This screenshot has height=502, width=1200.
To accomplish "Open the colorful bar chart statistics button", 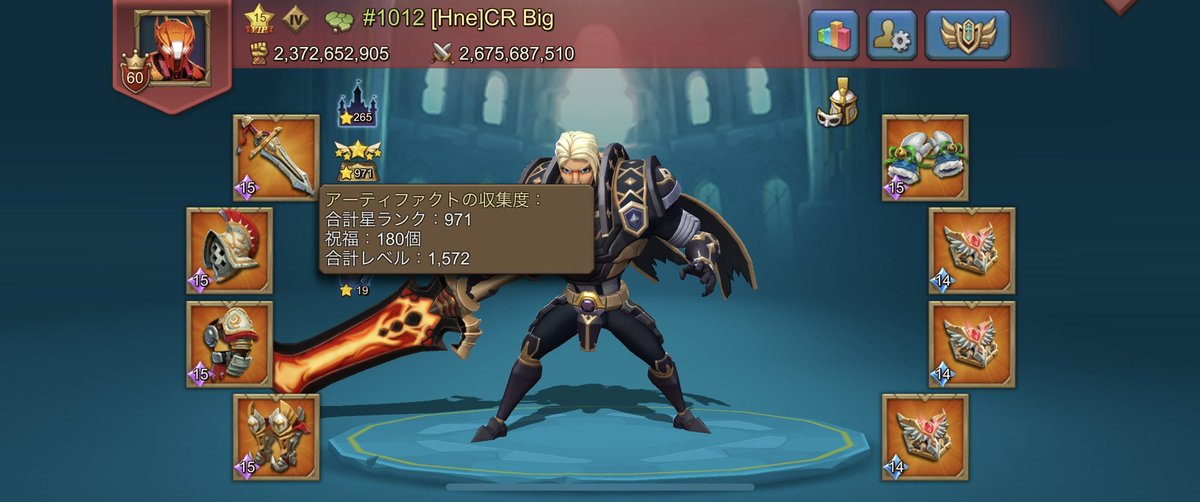I will [834, 37].
